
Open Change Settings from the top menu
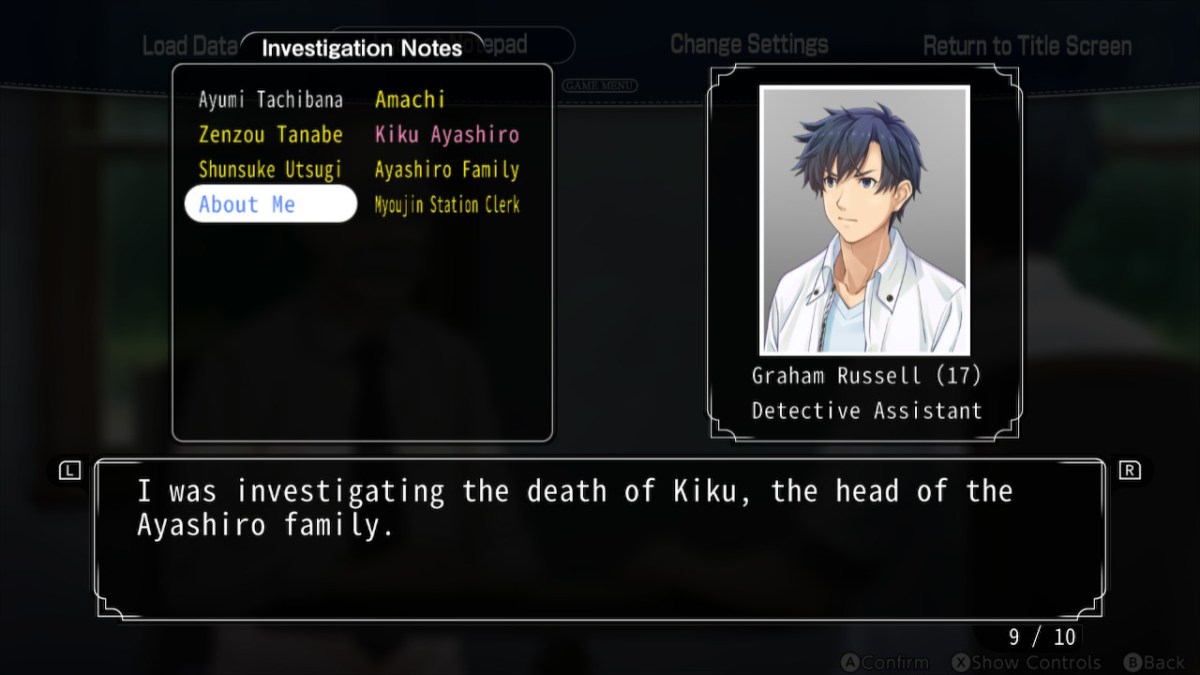(749, 45)
